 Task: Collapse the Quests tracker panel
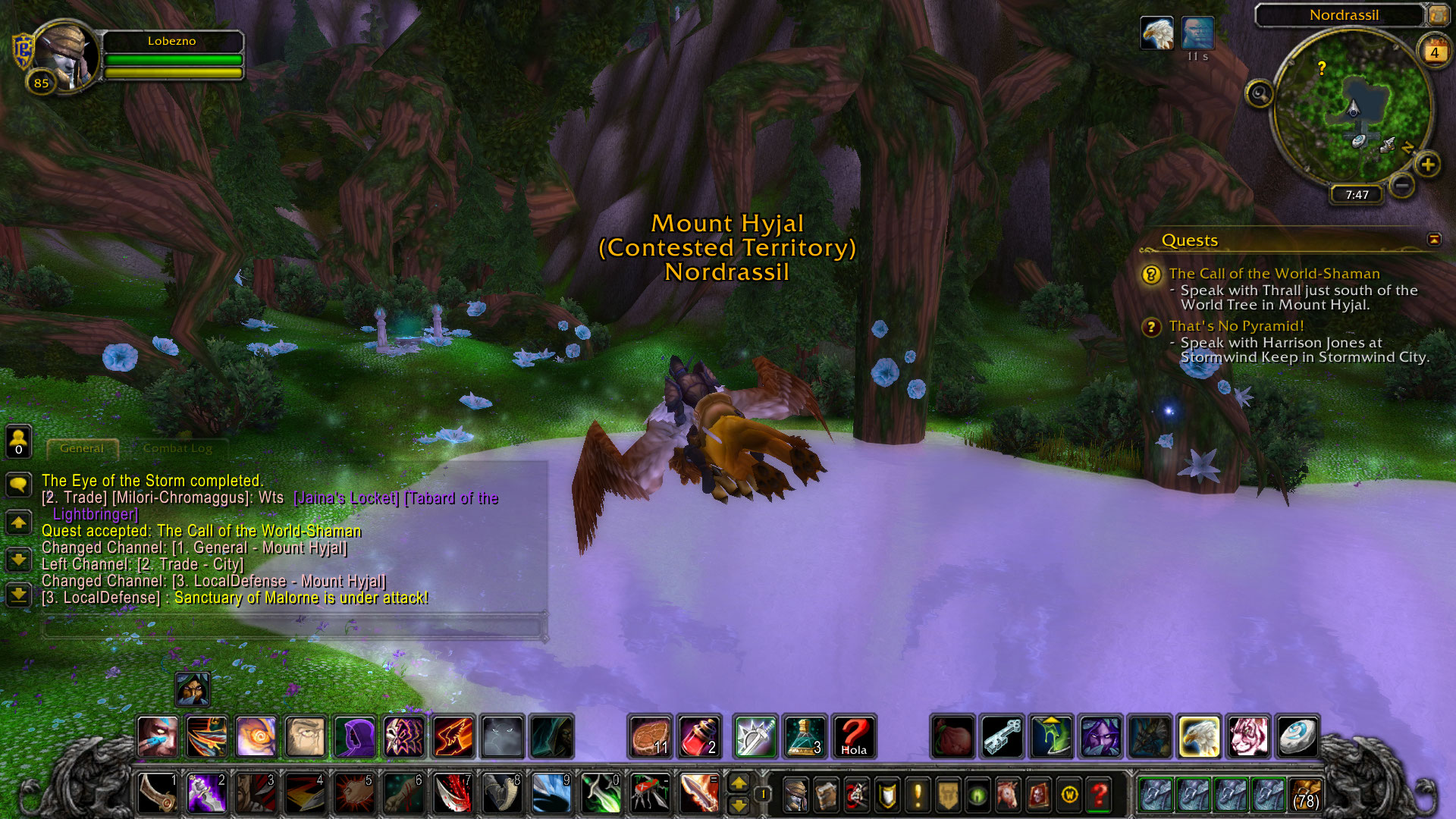pos(1434,240)
